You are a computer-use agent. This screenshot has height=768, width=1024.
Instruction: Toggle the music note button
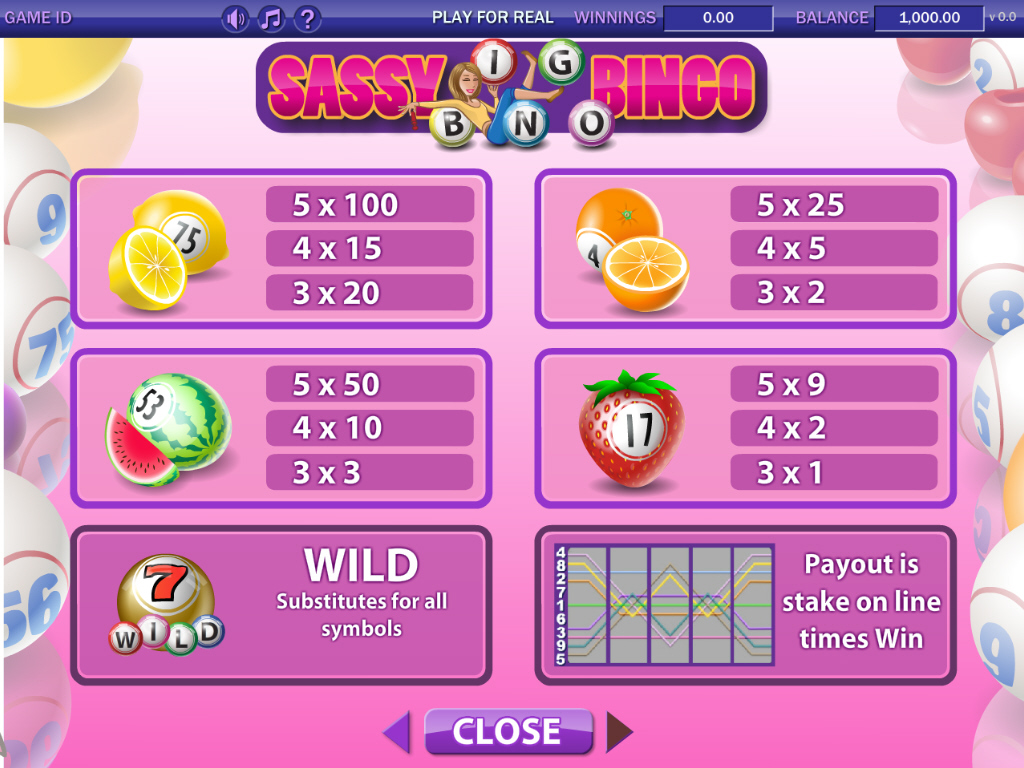271,18
